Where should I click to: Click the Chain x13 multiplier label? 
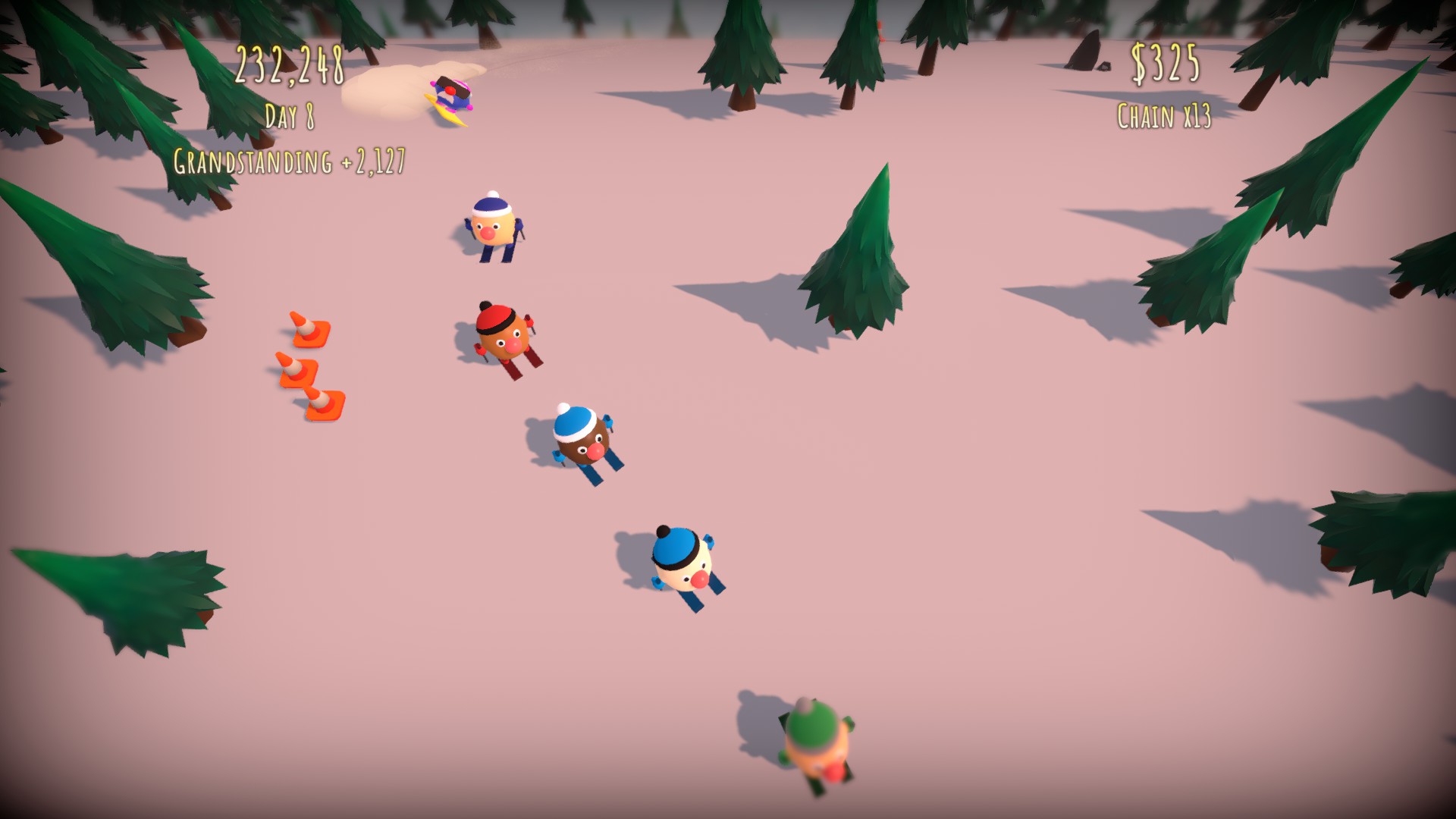pos(1163,115)
